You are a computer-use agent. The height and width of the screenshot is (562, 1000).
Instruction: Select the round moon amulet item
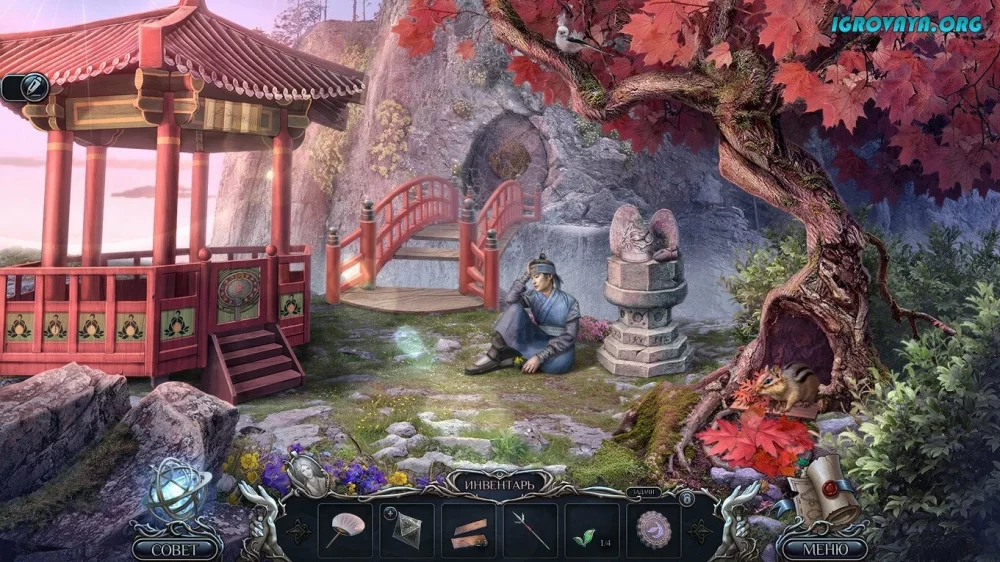pos(654,529)
